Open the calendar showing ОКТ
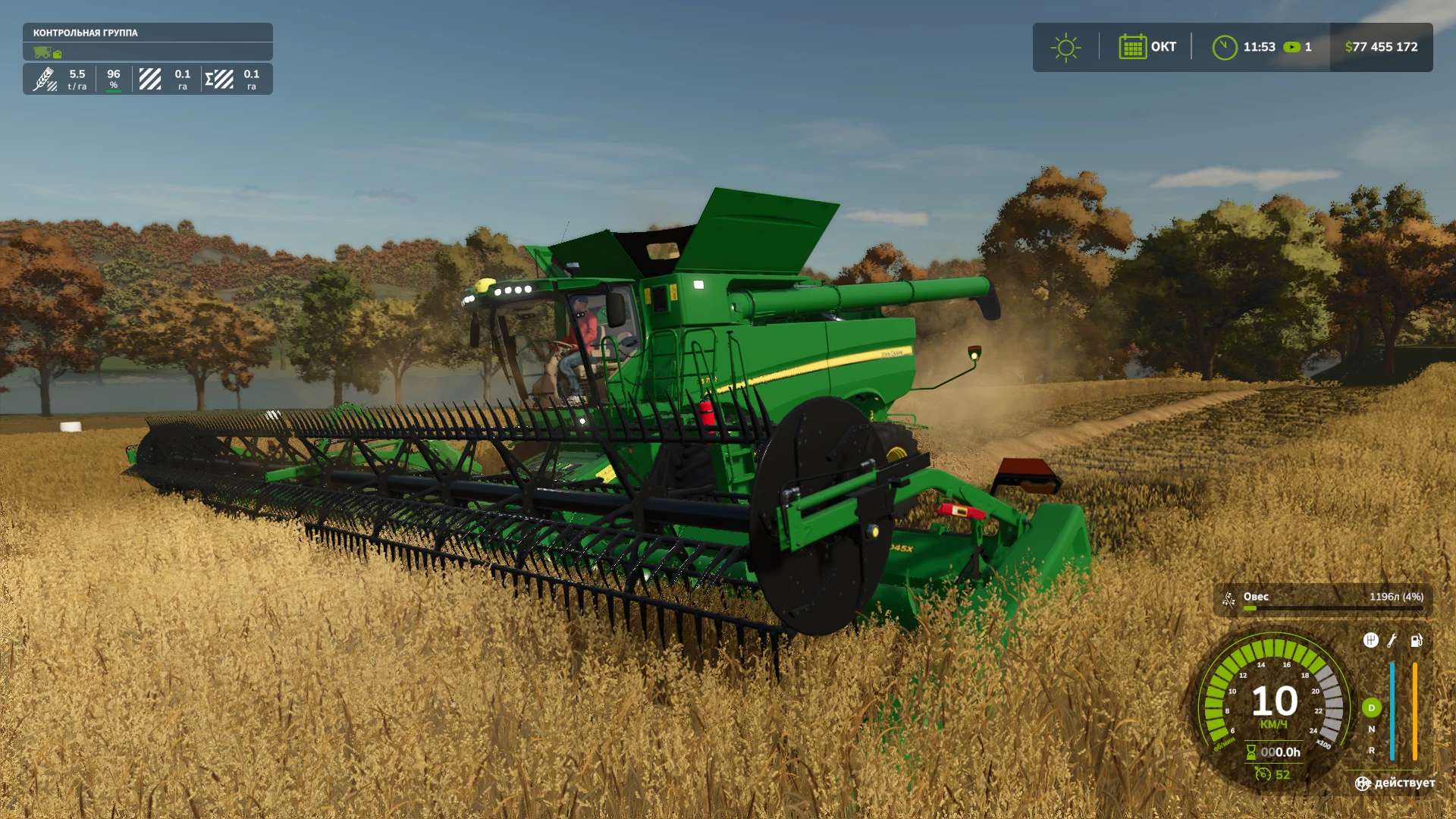The image size is (1456, 819). pos(1132,47)
